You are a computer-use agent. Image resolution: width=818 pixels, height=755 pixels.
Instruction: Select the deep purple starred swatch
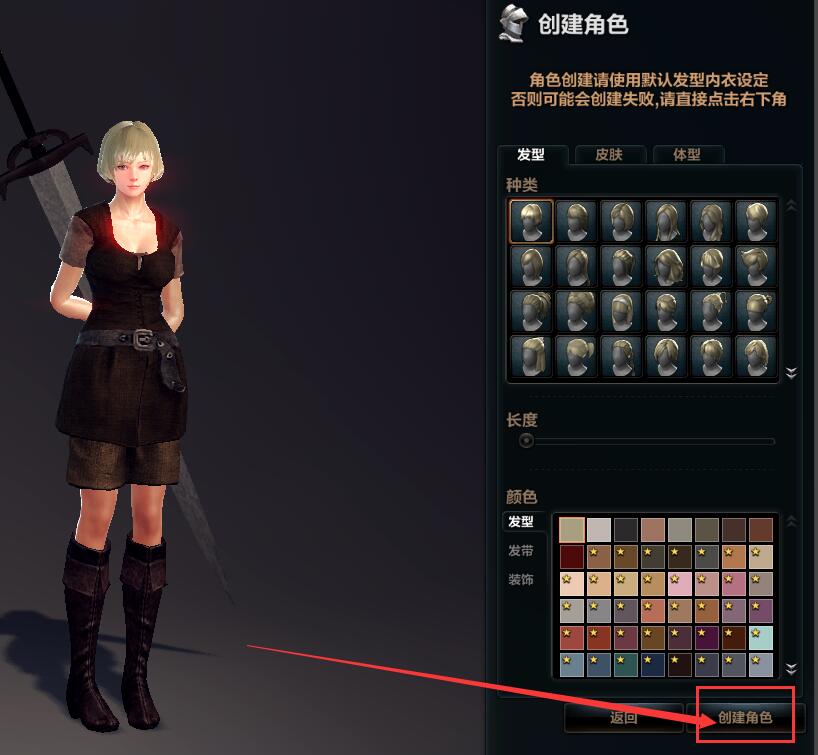[707, 637]
